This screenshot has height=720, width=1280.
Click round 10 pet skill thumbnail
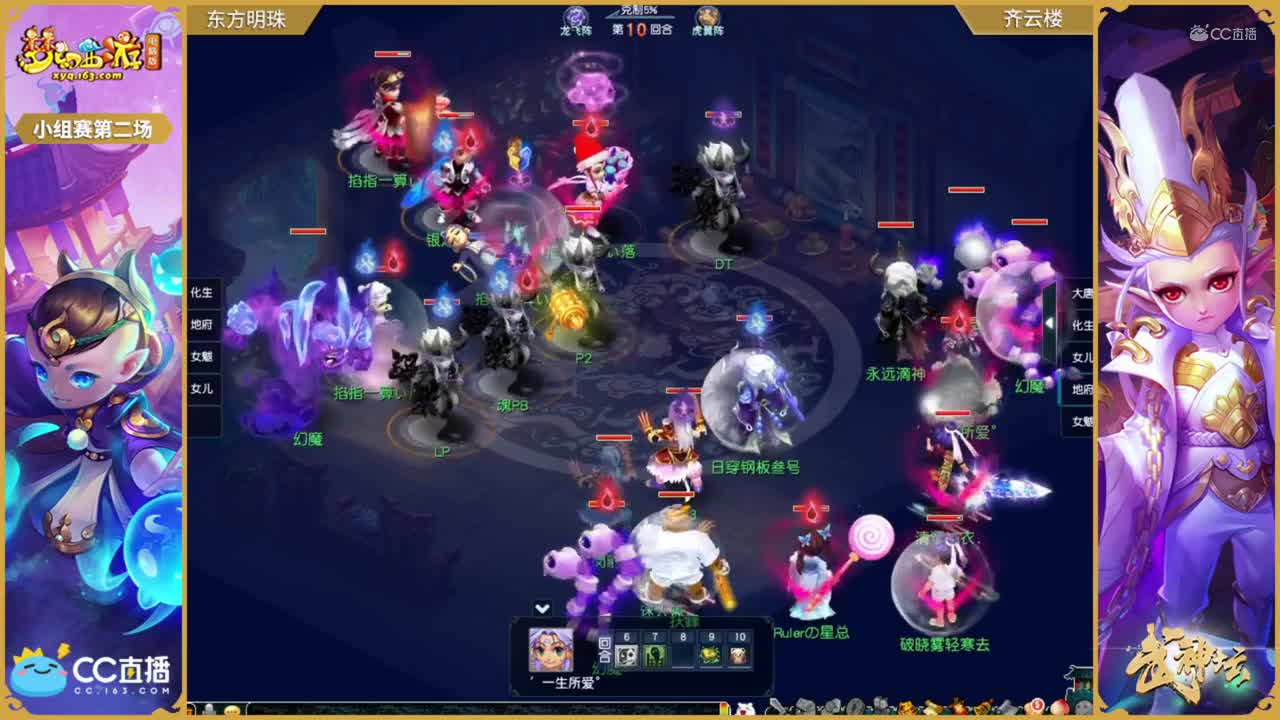tap(739, 656)
